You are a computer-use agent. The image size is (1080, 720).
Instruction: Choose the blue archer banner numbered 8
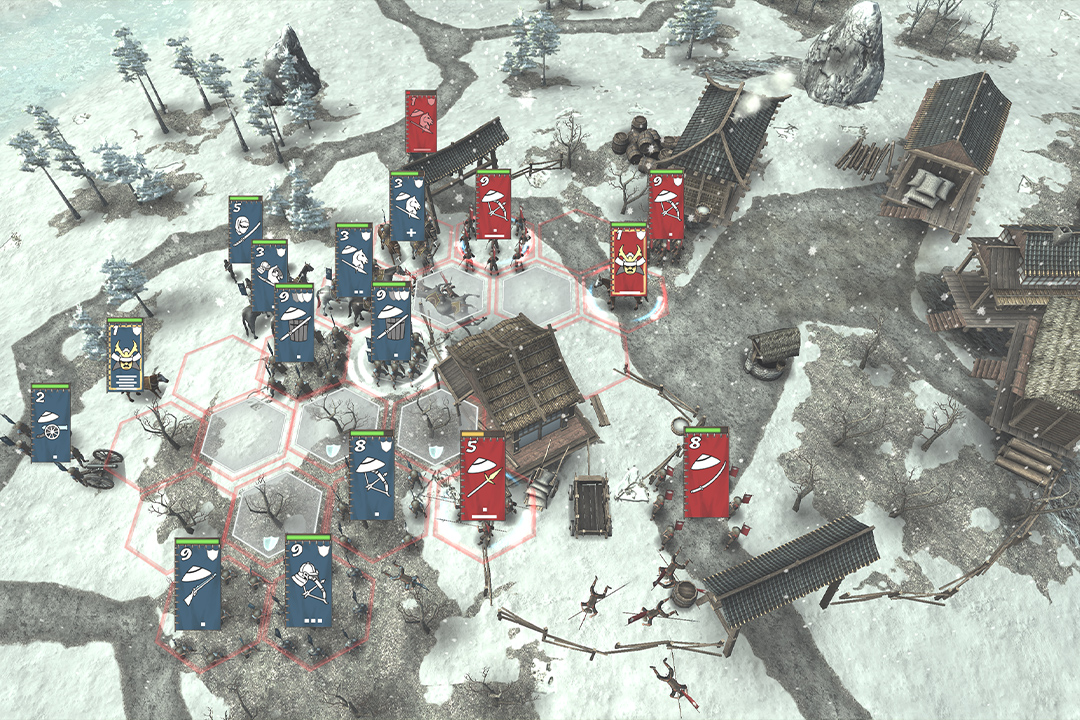point(372,477)
